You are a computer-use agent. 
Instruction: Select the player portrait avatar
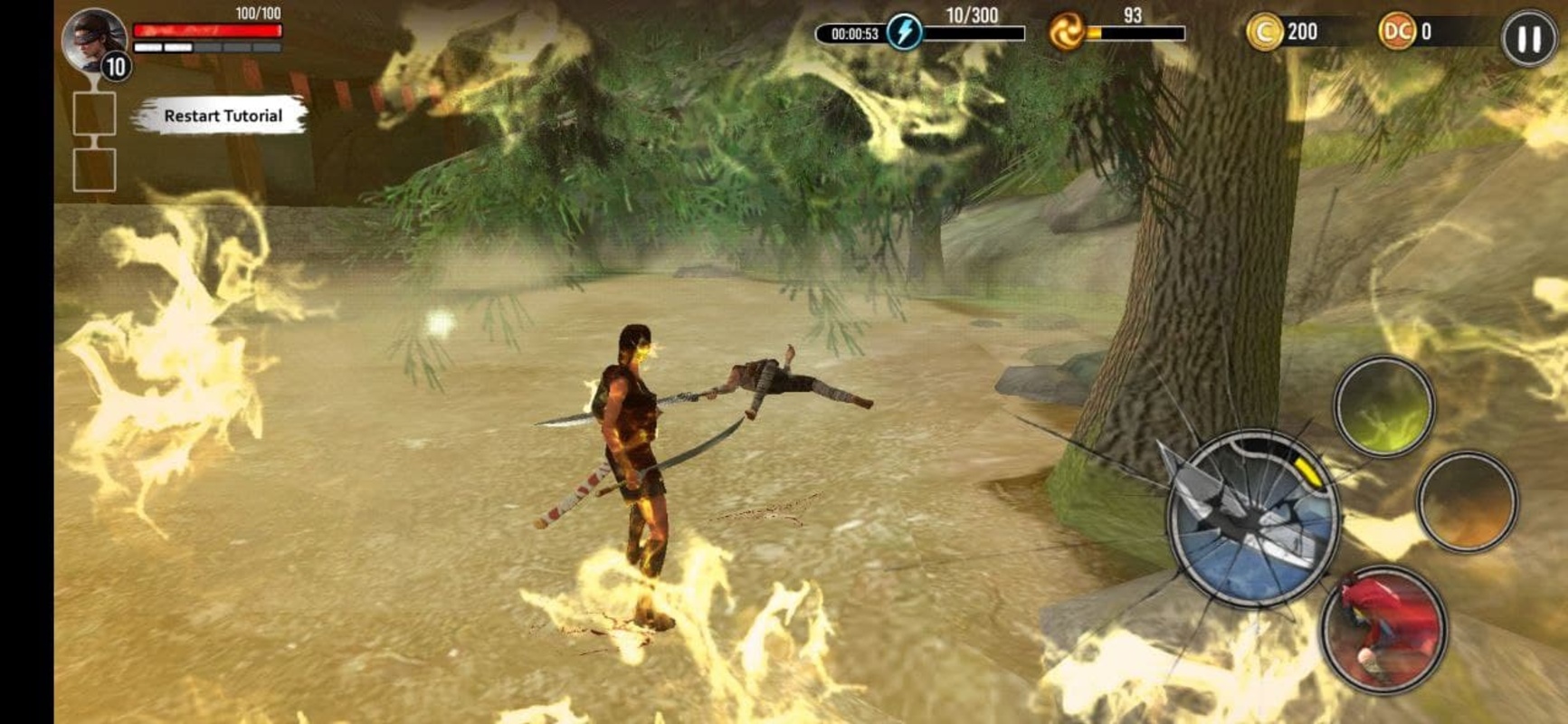(x=94, y=41)
